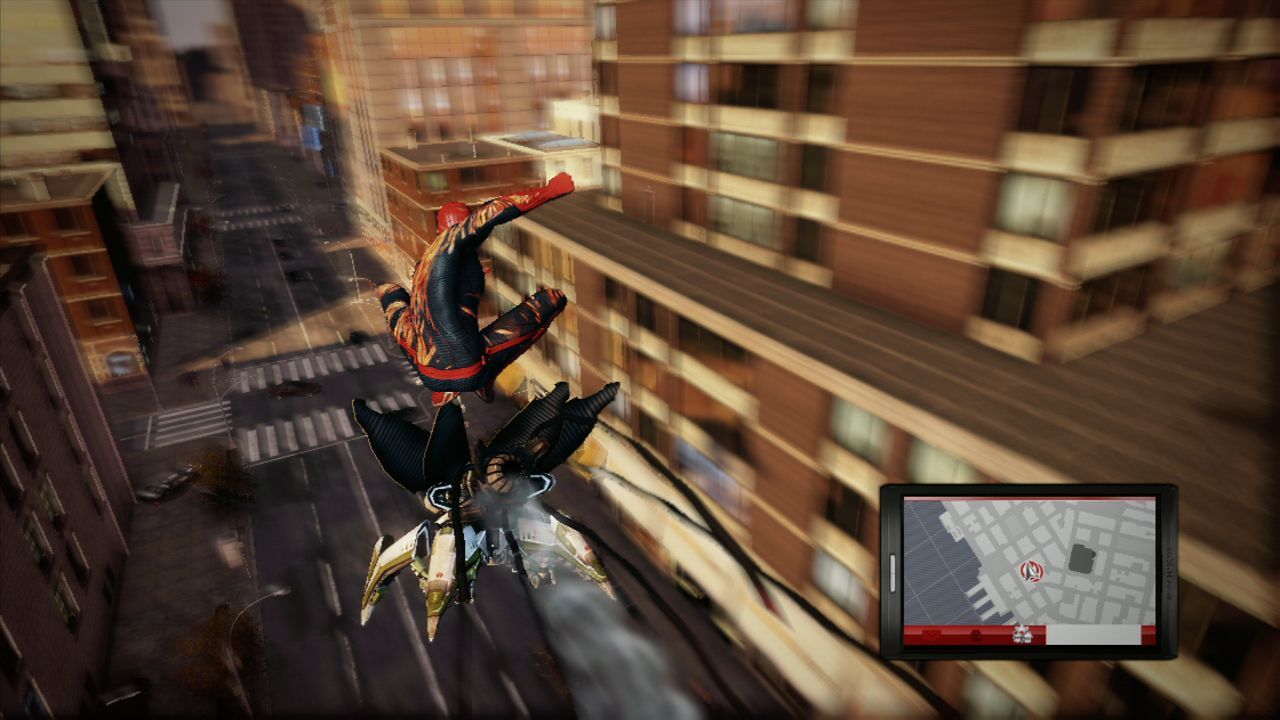Switch to the highlighted white tab on the phone bar

[x=1095, y=634]
